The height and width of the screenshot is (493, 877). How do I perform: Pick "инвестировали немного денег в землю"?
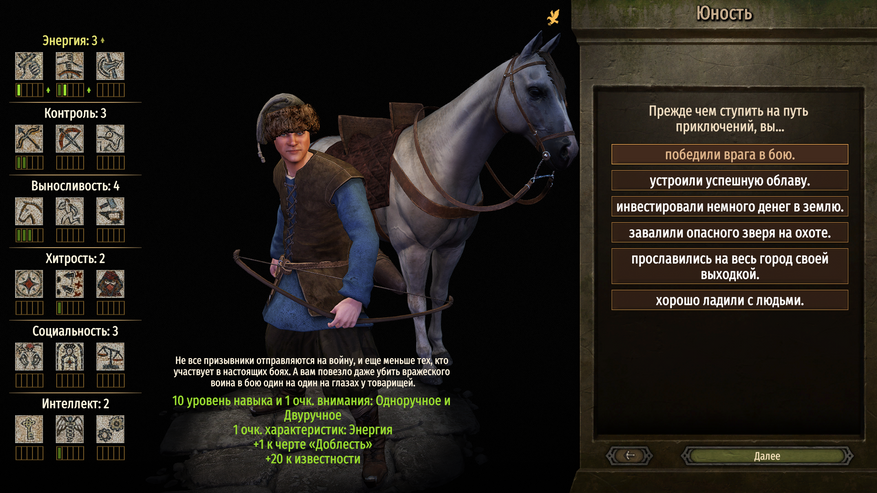pyautogui.click(x=730, y=207)
